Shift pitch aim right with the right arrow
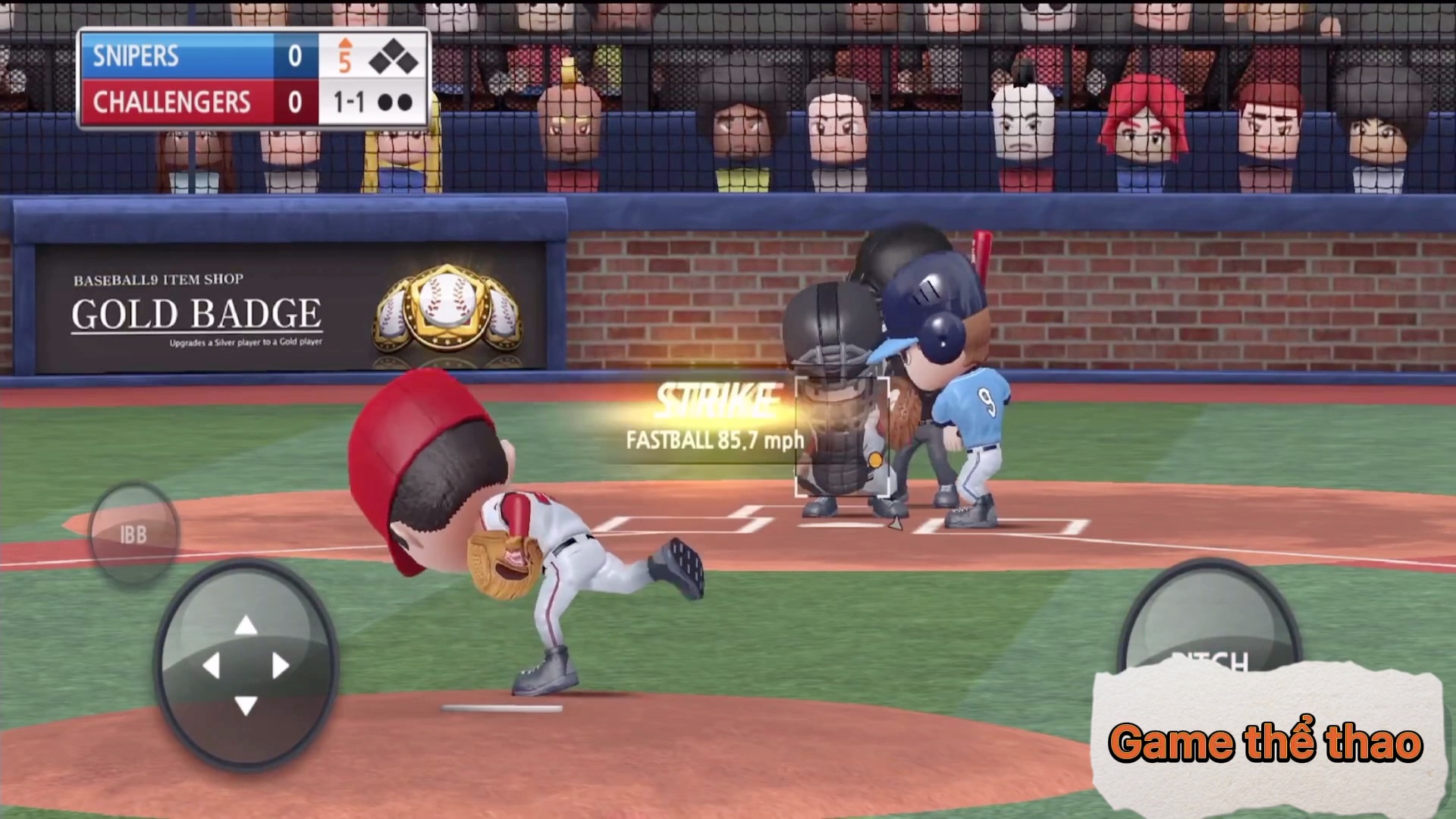1456x819 pixels. click(x=280, y=666)
